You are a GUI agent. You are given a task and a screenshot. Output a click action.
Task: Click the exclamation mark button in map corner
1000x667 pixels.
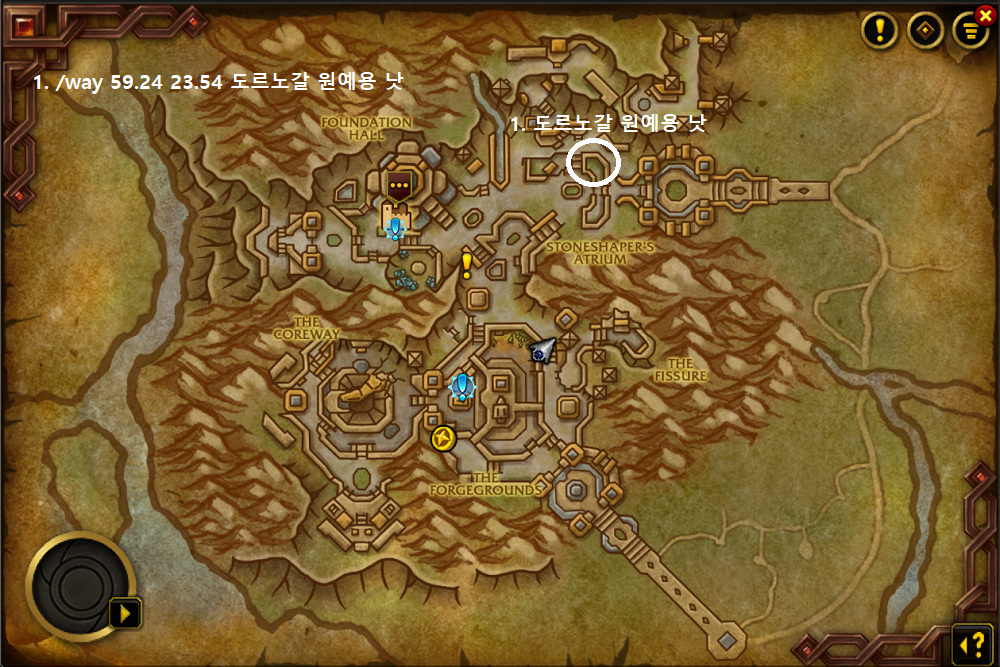(880, 30)
